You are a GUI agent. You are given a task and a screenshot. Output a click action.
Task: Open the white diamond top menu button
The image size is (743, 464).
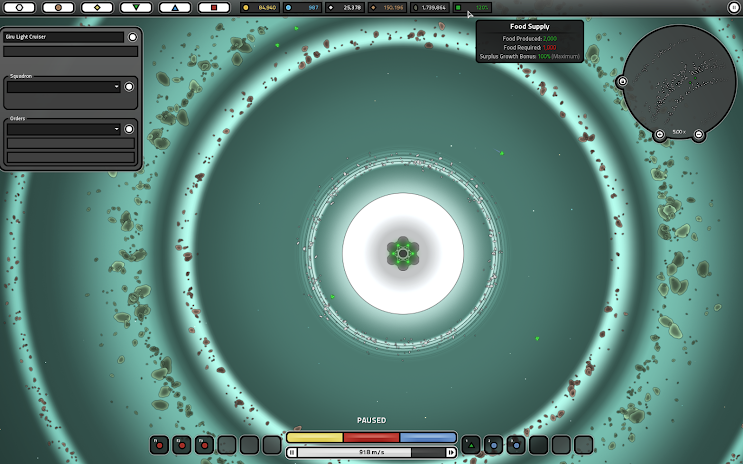[96, 7]
